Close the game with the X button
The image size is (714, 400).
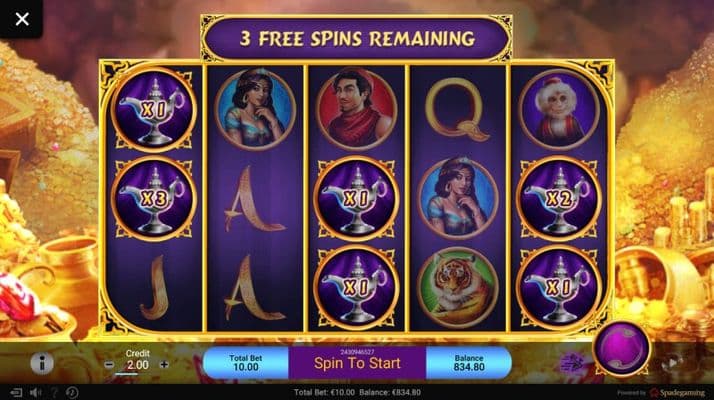(x=22, y=19)
